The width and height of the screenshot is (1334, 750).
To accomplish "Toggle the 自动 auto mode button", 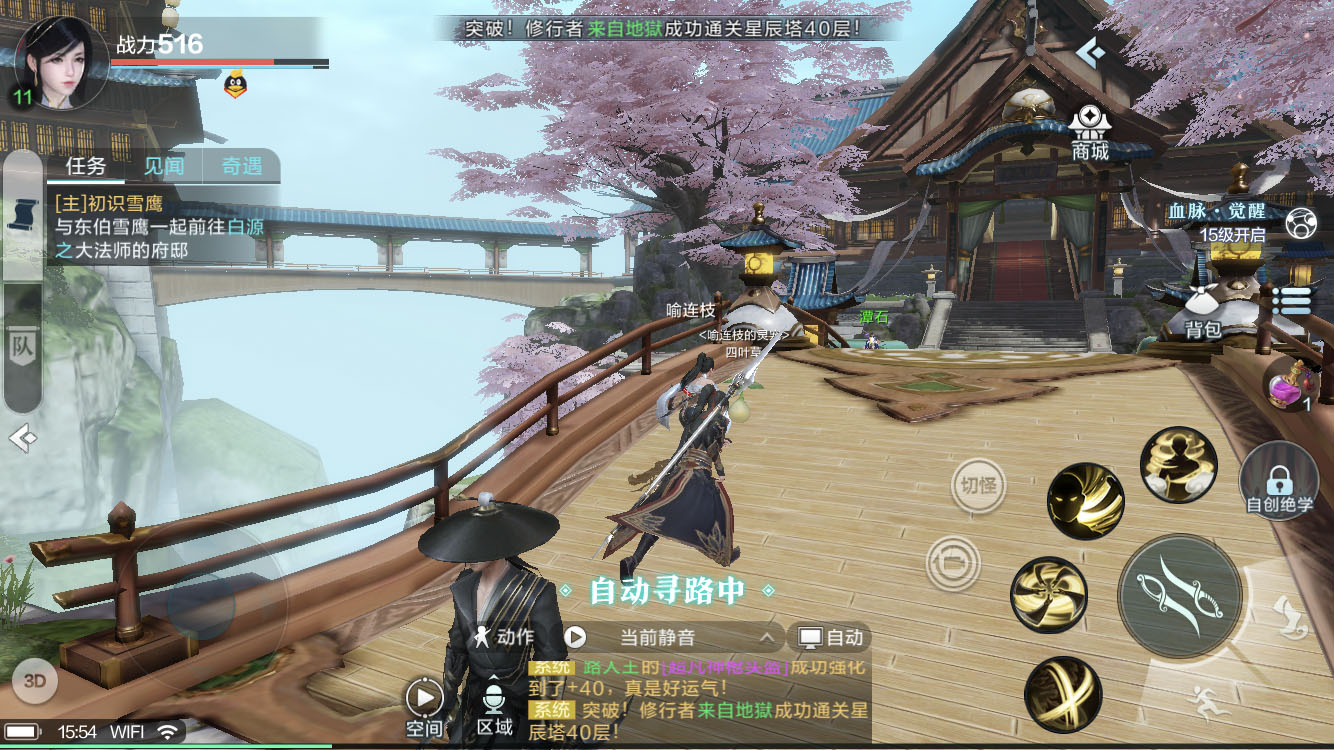I will (829, 637).
